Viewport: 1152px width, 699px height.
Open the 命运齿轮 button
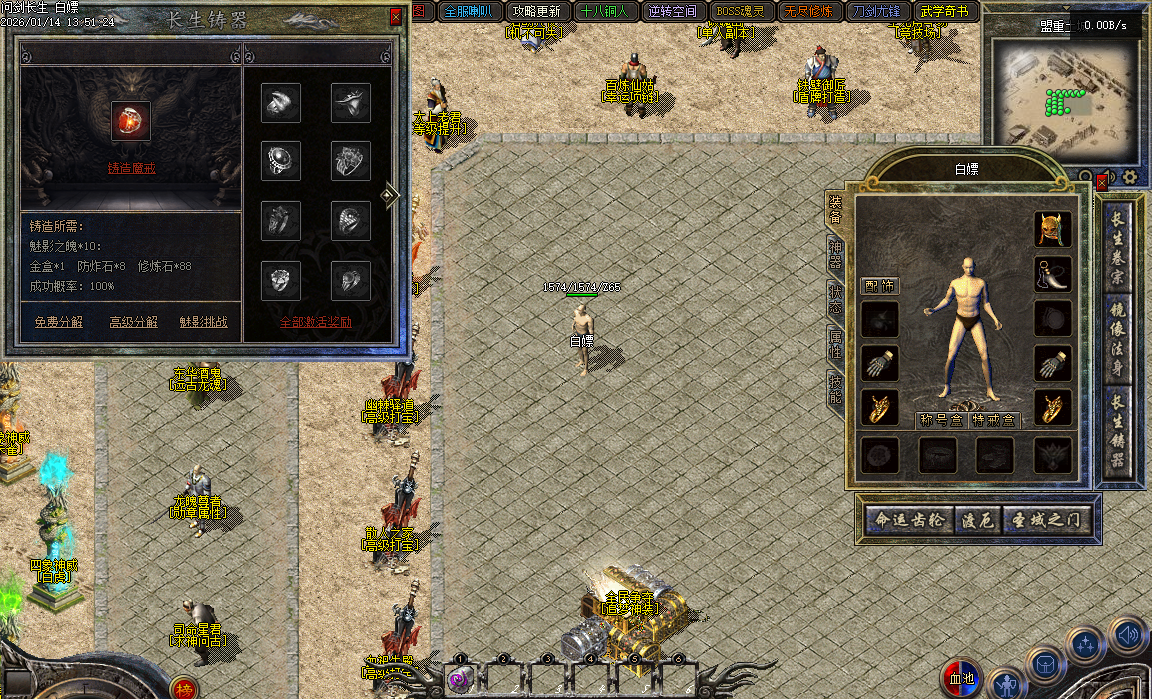coord(908,521)
